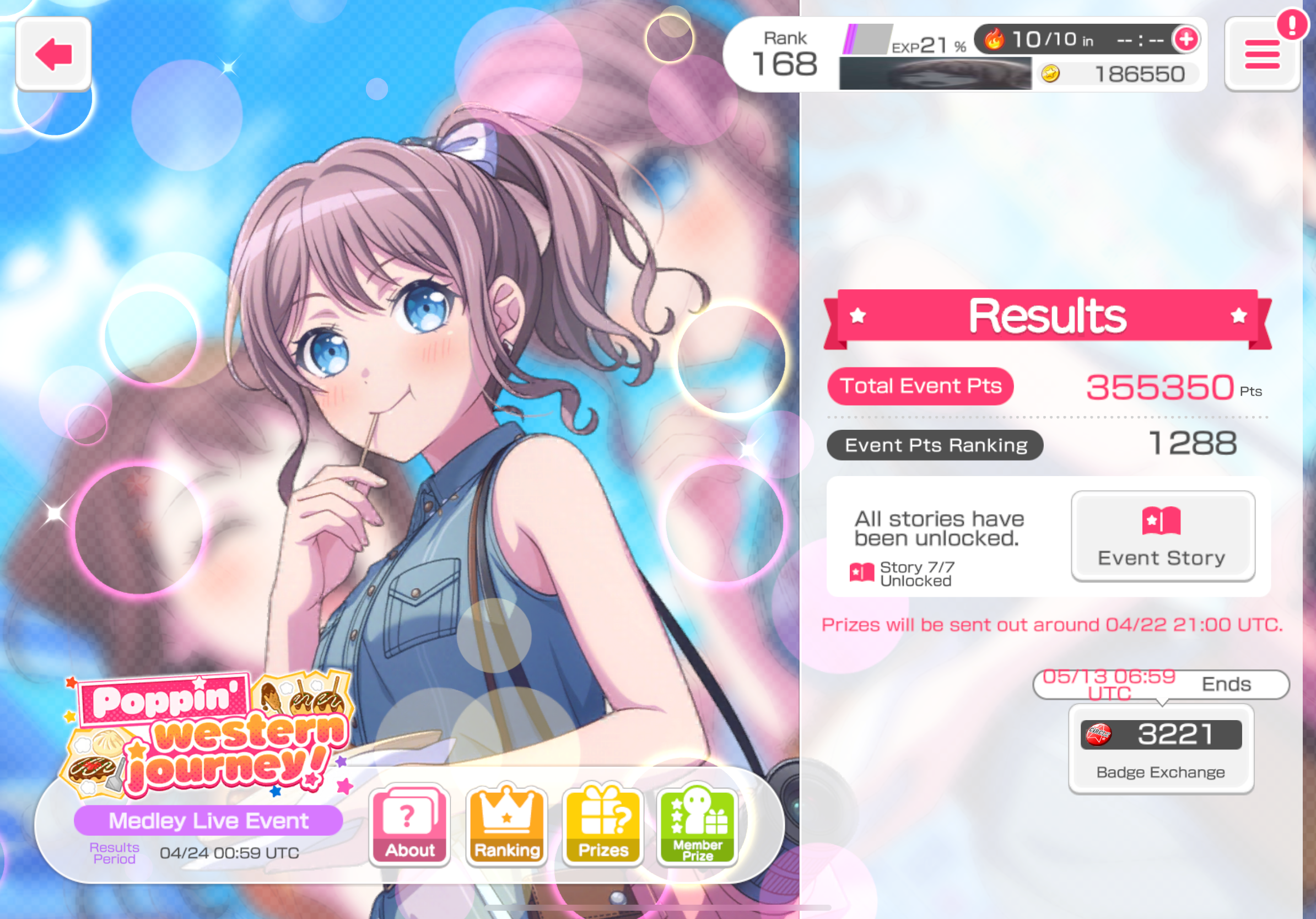Show the event About info
1316x919 pixels.
[409, 825]
